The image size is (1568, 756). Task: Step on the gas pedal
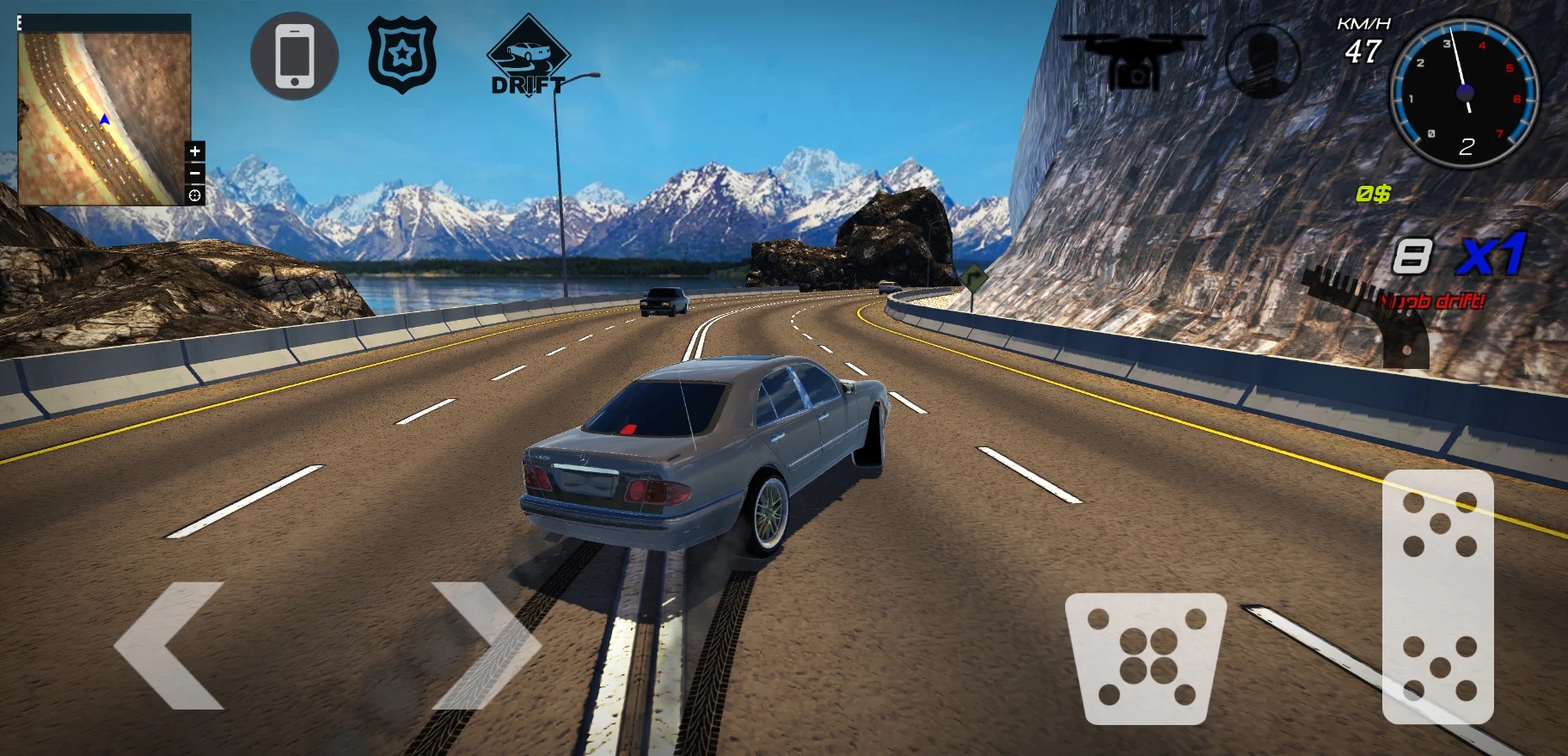1437,595
